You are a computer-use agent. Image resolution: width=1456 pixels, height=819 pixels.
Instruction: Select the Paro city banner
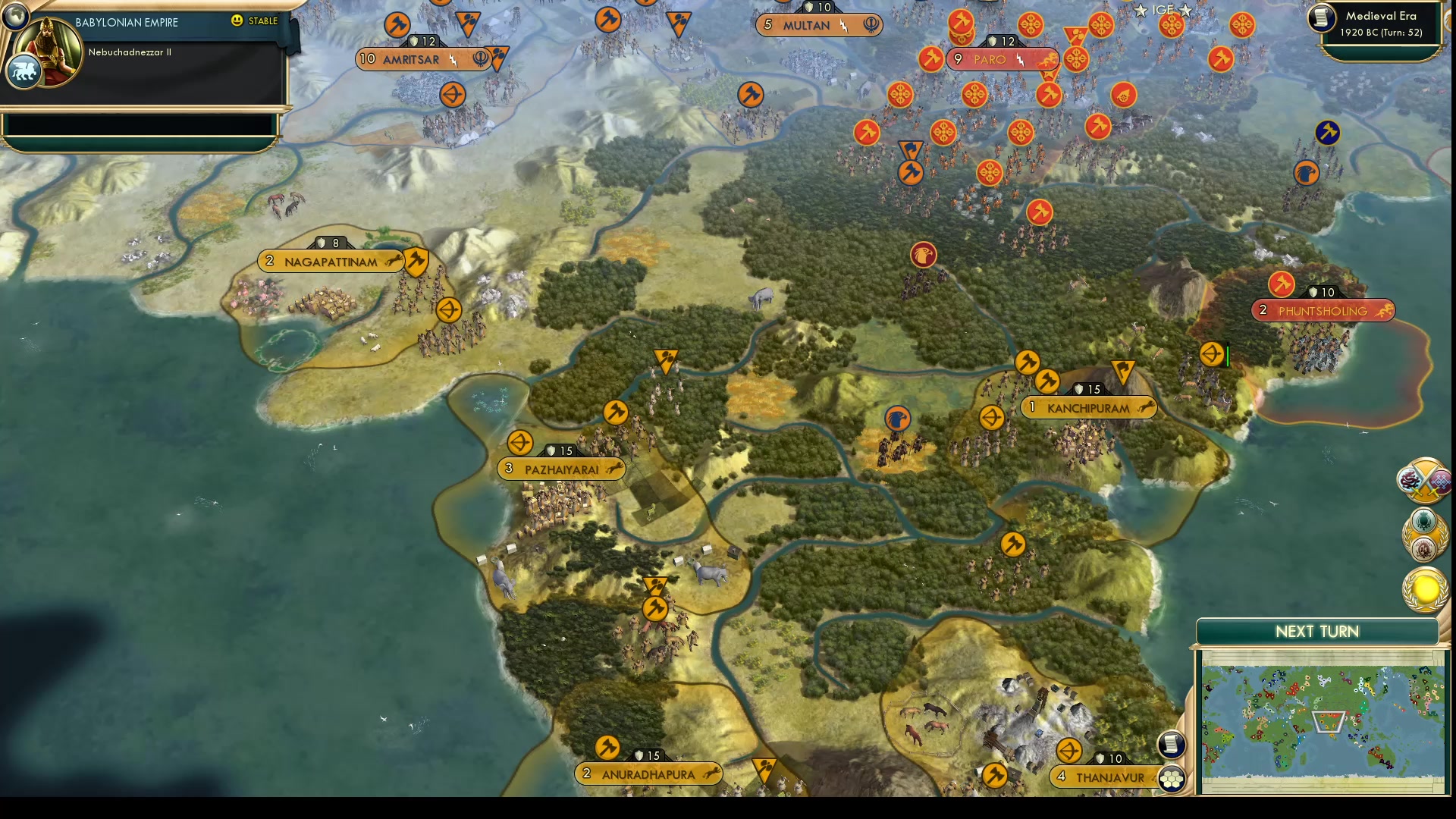(1003, 59)
